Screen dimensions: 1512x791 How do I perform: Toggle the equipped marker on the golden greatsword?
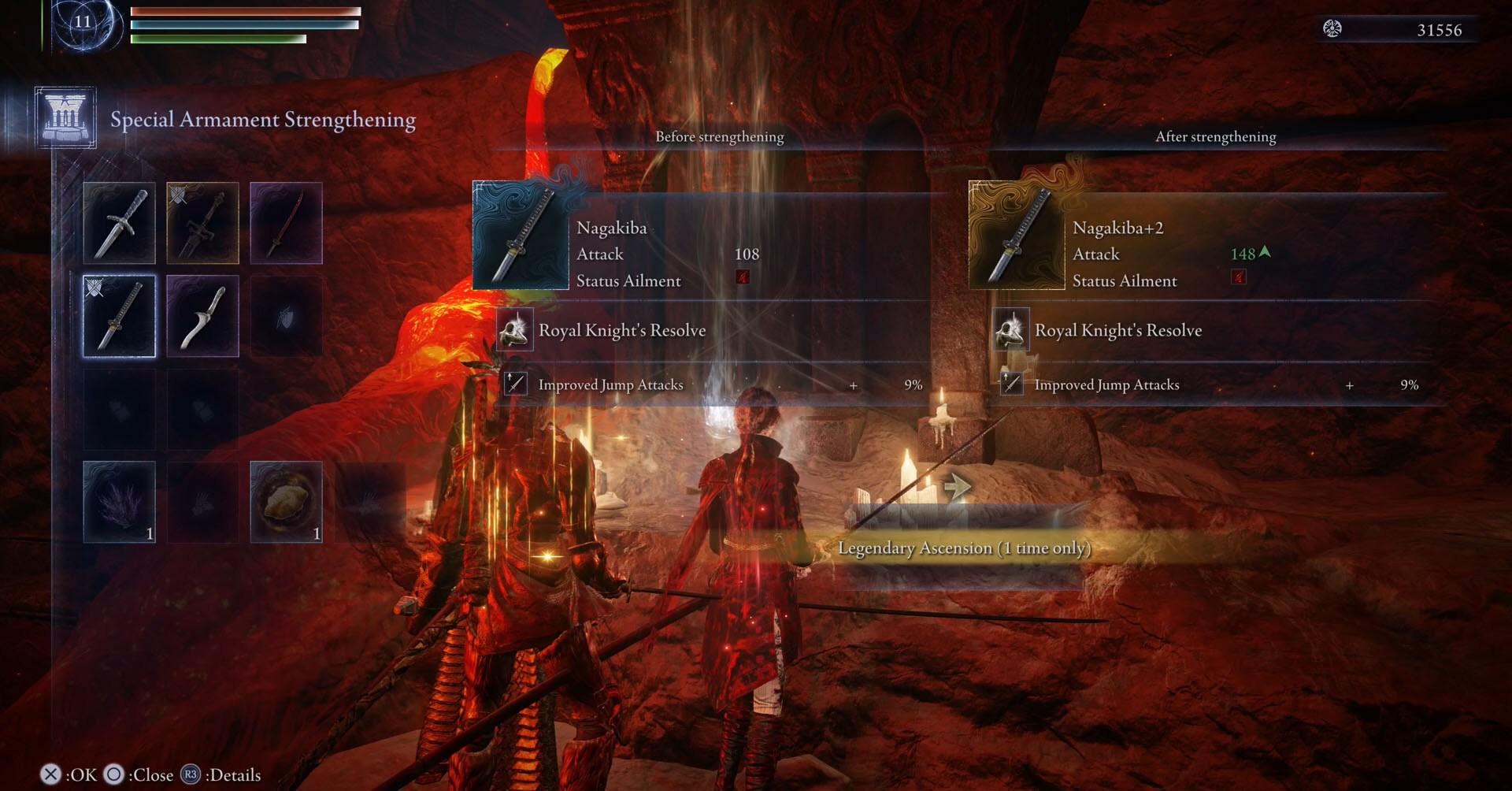click(x=178, y=195)
